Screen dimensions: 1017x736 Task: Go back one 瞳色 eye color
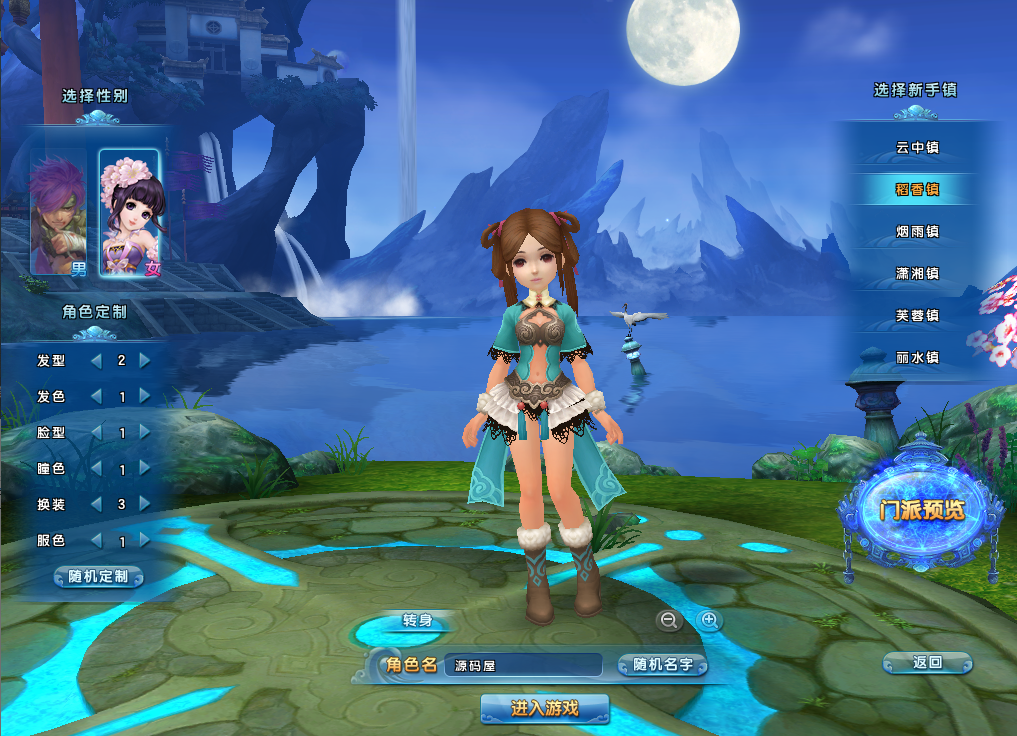tap(97, 469)
